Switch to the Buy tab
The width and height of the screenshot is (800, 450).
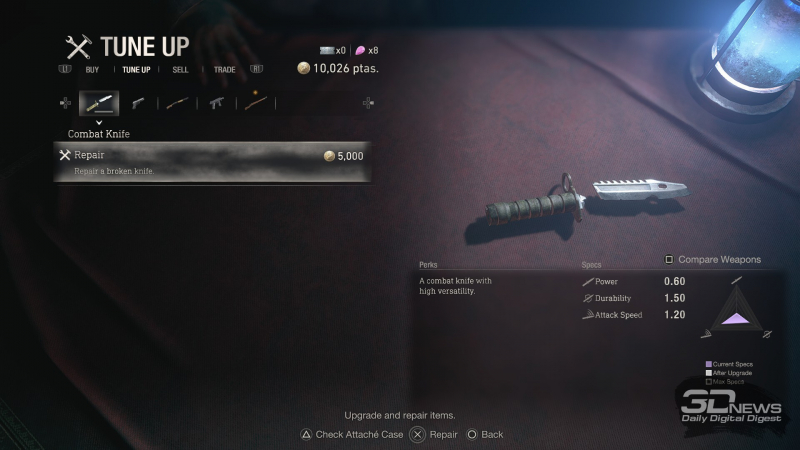point(92,70)
